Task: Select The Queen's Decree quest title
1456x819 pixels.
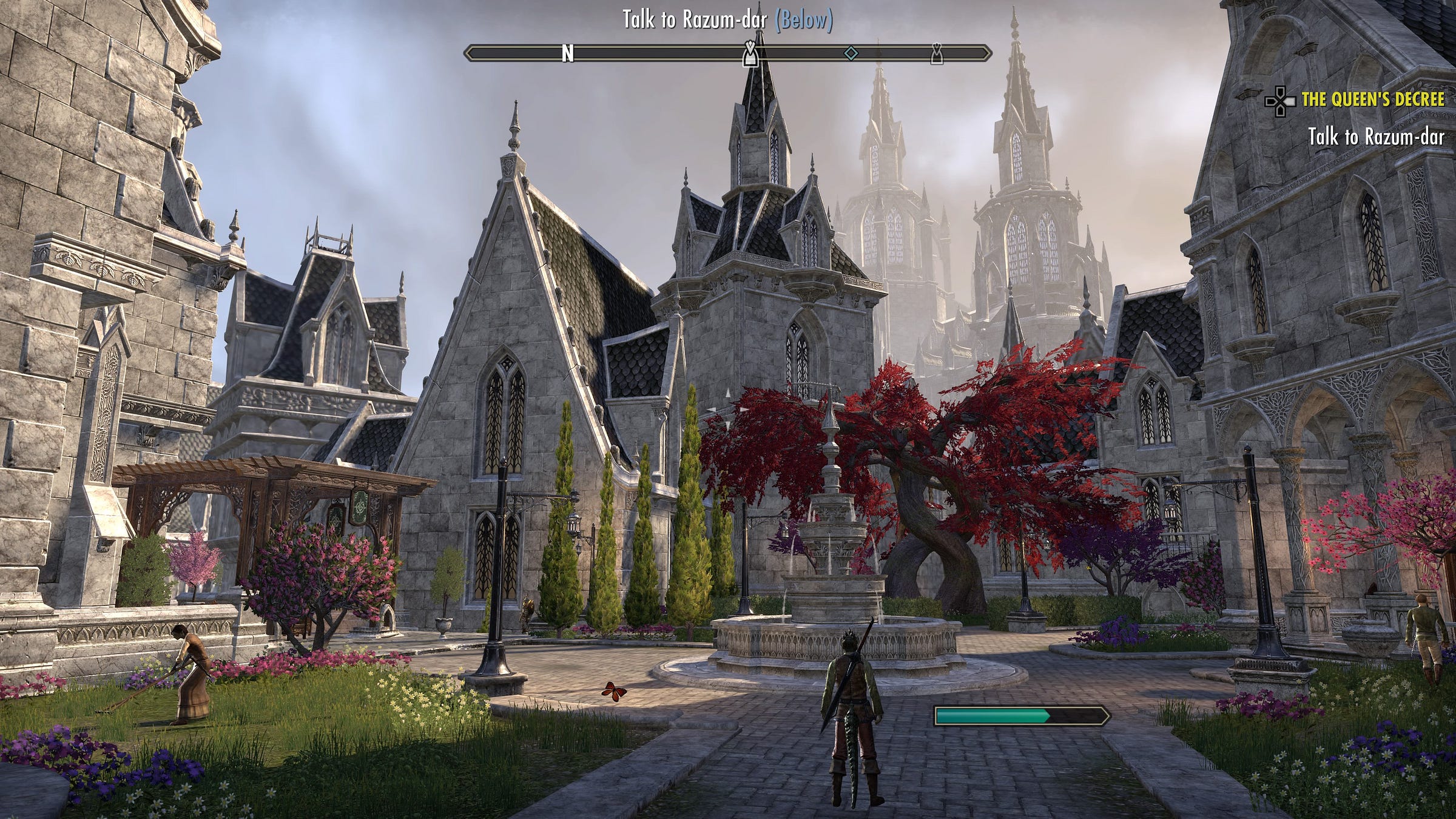Action: 1372,99
